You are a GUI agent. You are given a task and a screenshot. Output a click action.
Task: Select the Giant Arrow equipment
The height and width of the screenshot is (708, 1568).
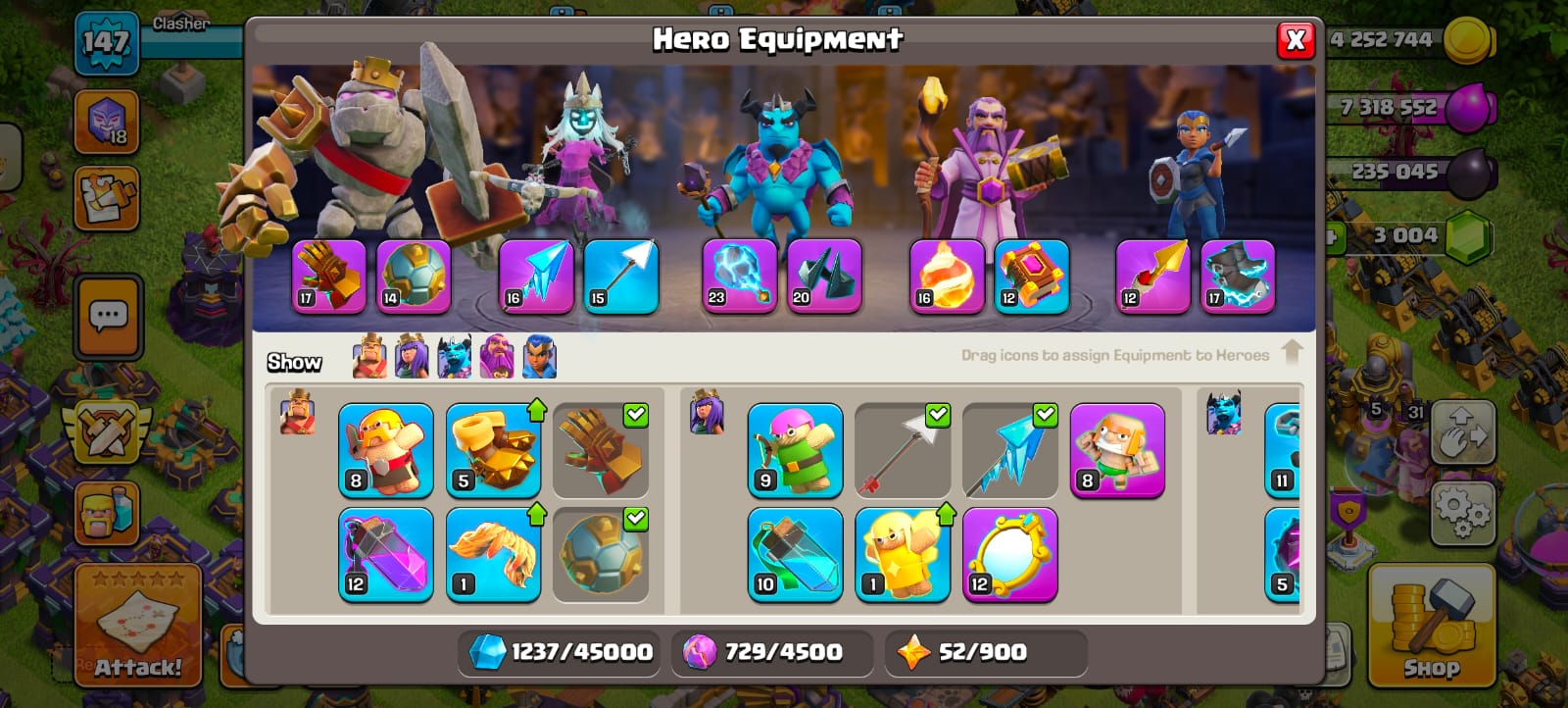pyautogui.click(x=903, y=450)
